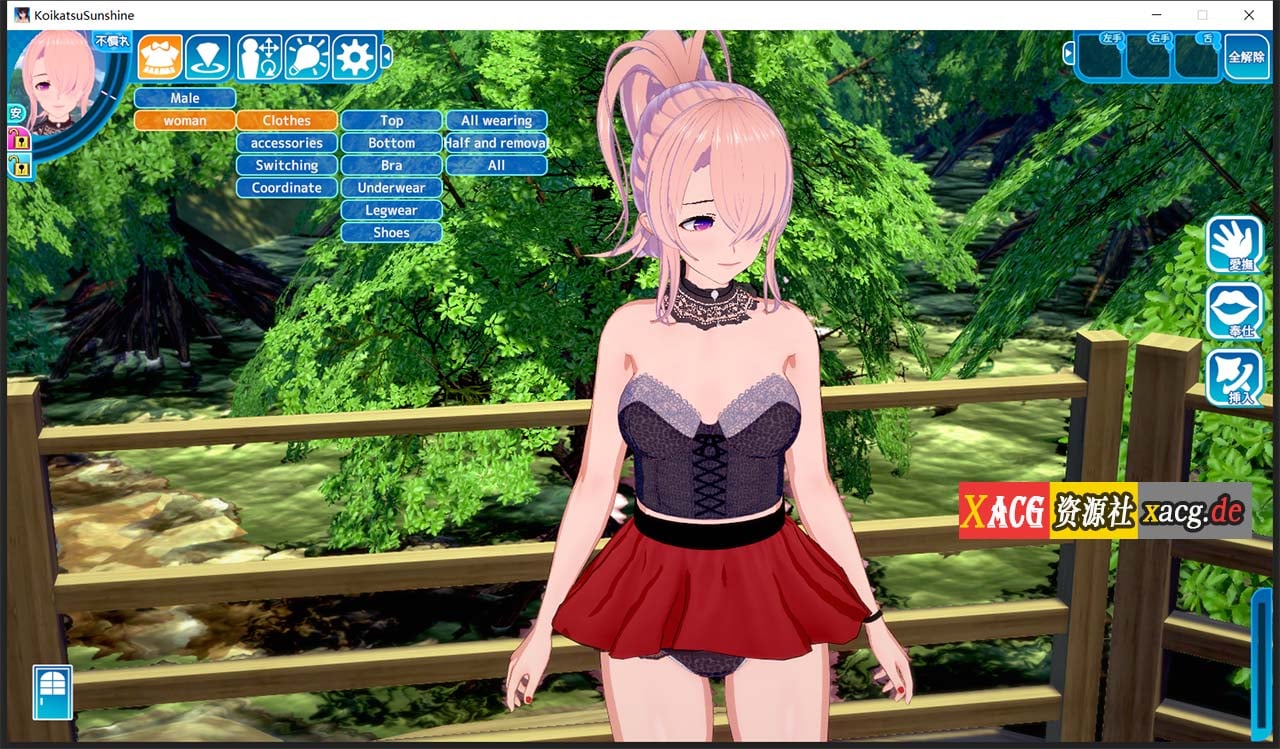Click the 愛撫 hand icon on the right
The width and height of the screenshot is (1280, 749).
(1234, 243)
